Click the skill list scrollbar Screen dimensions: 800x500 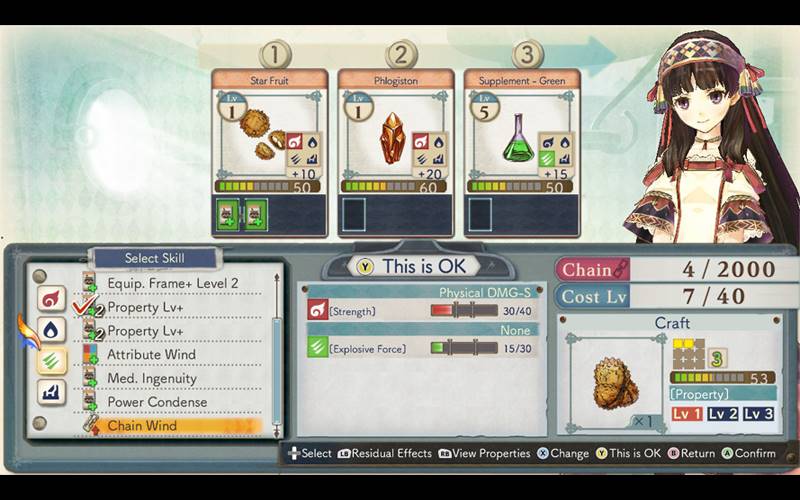(277, 350)
